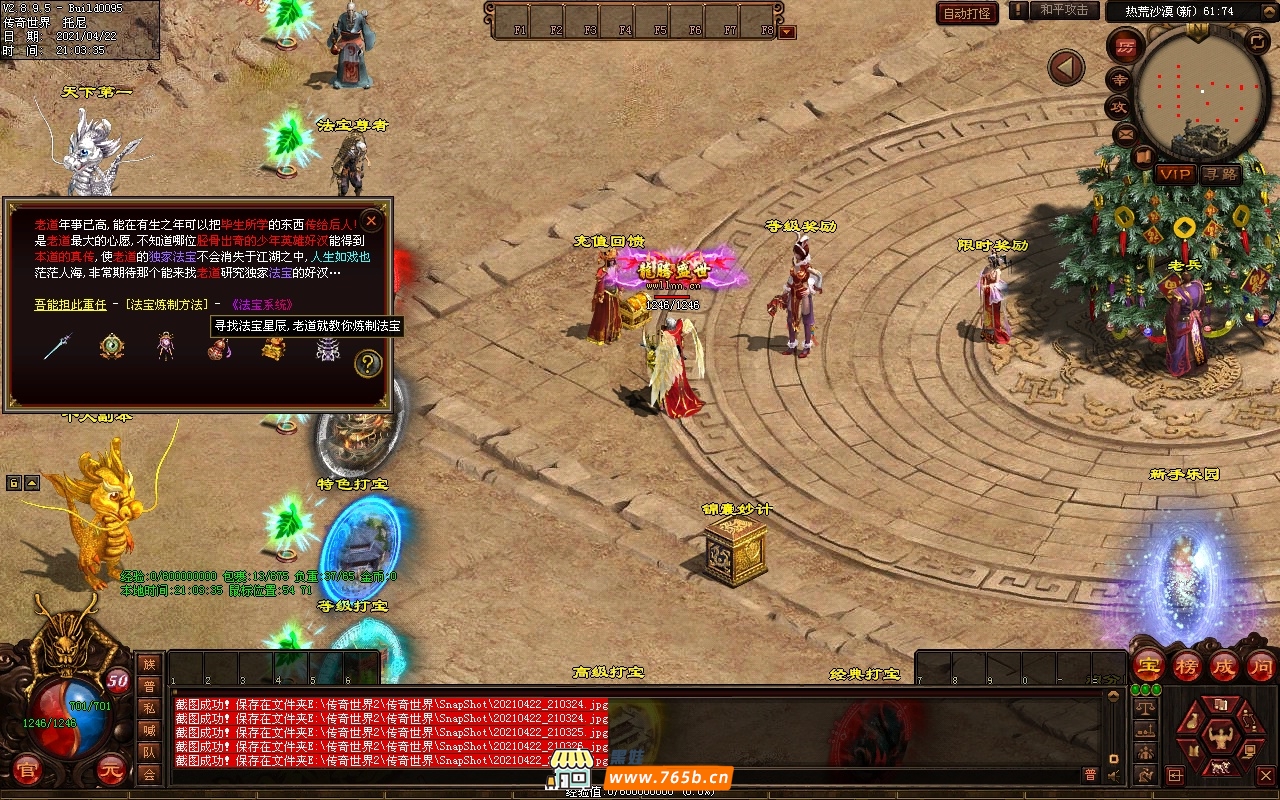Image resolution: width=1280 pixels, height=800 pixels.
Task: Open the VIP panel below the minimap
Action: (x=1175, y=174)
